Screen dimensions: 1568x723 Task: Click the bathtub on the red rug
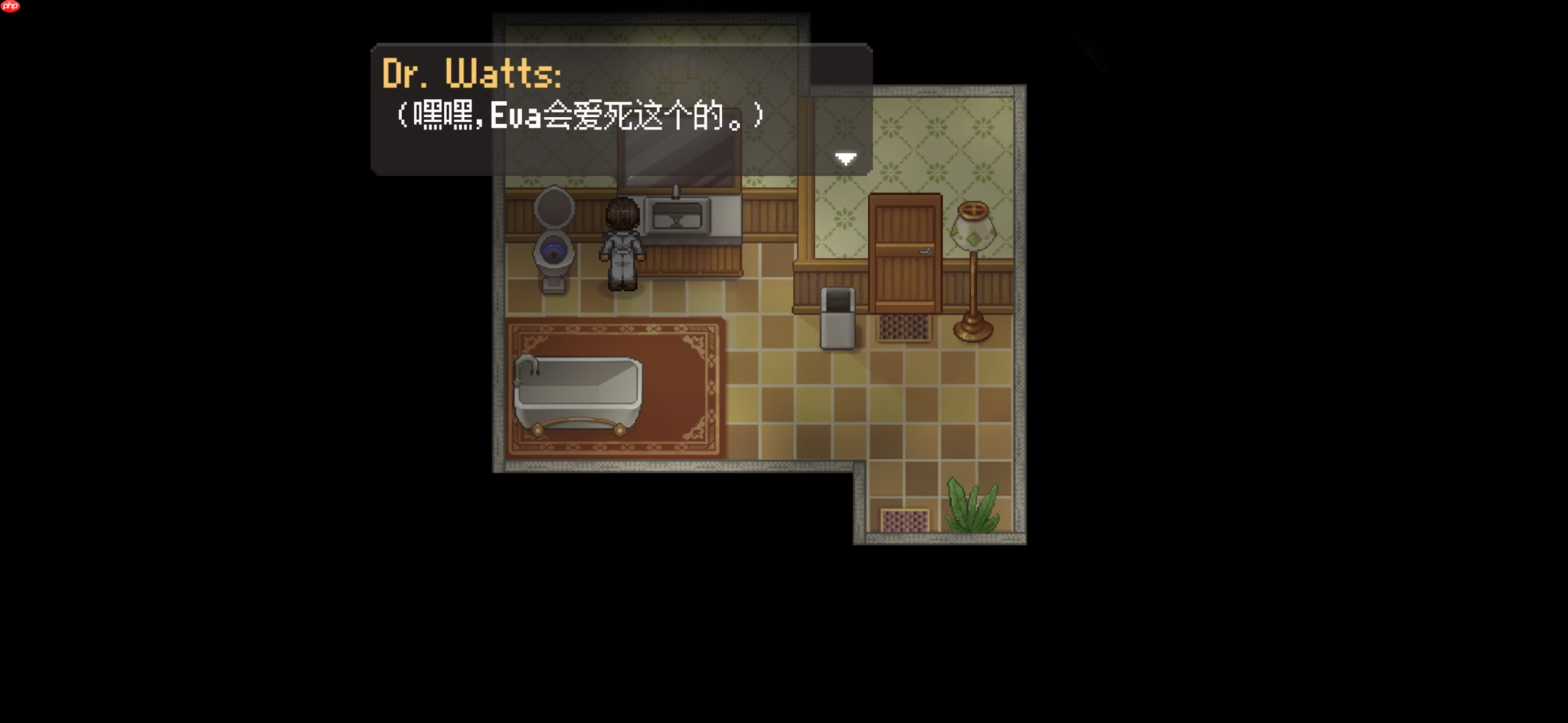coord(579,388)
